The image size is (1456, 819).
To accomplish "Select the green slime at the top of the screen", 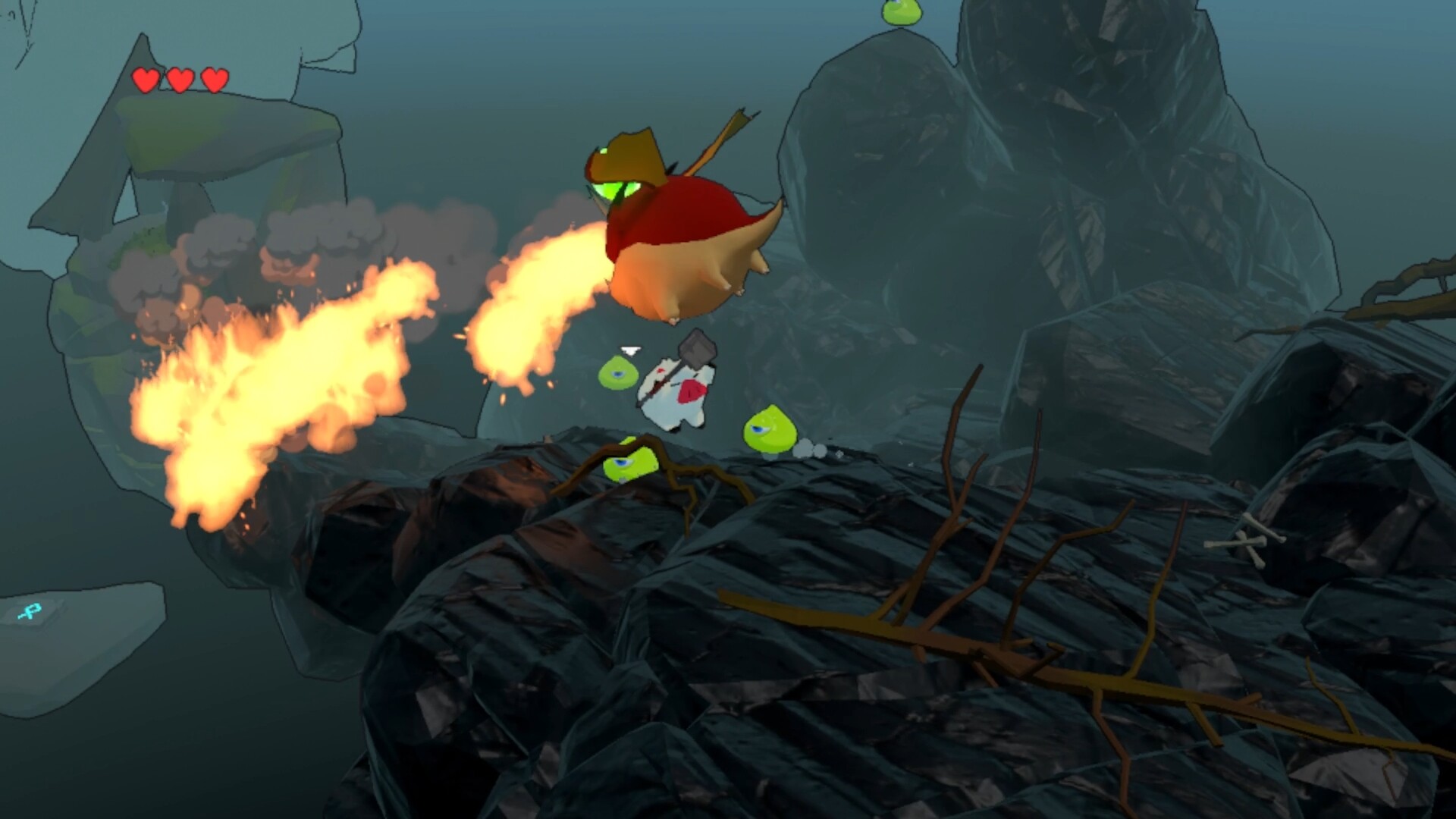I will [902, 11].
